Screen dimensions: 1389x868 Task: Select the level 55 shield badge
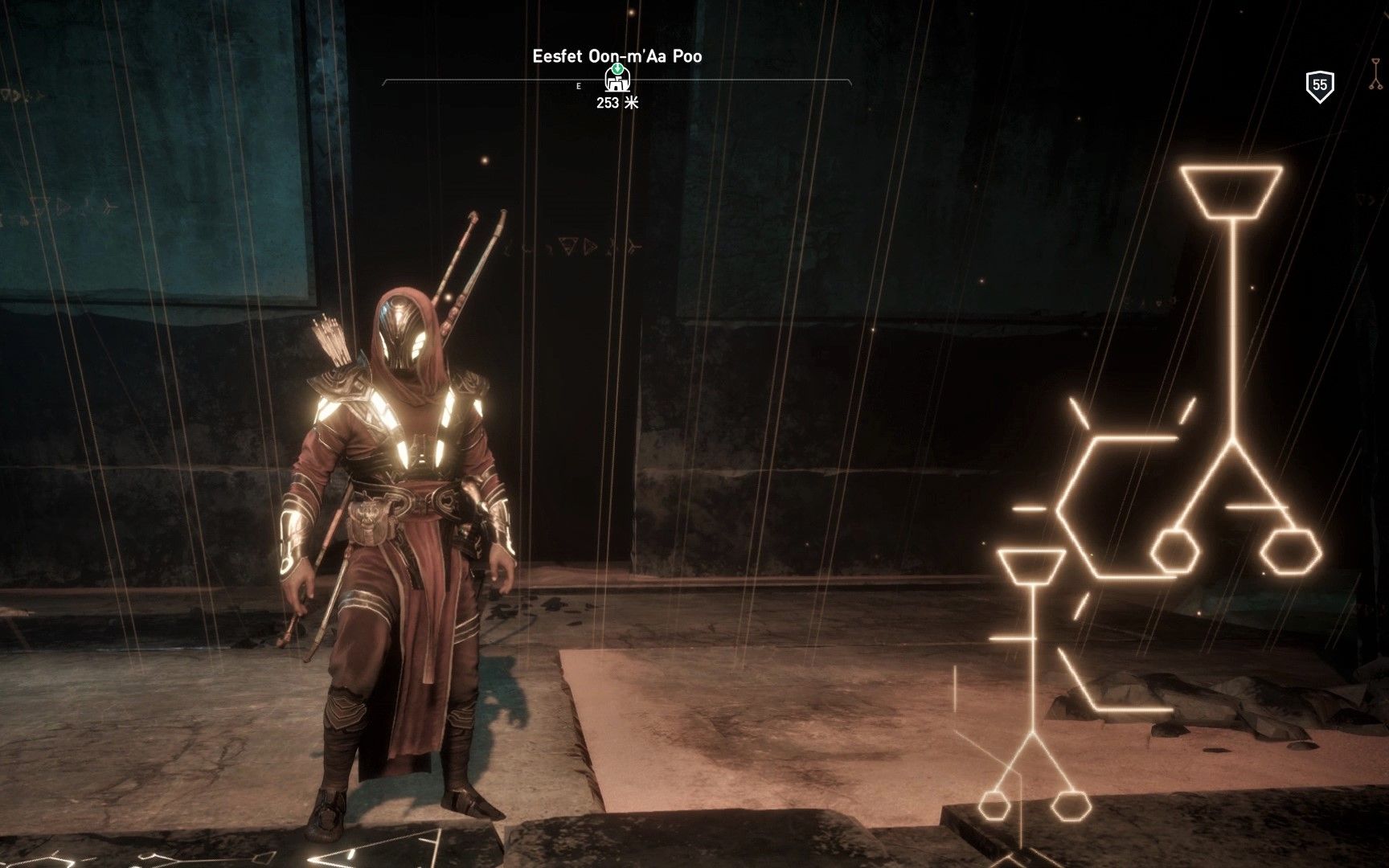pyautogui.click(x=1319, y=86)
